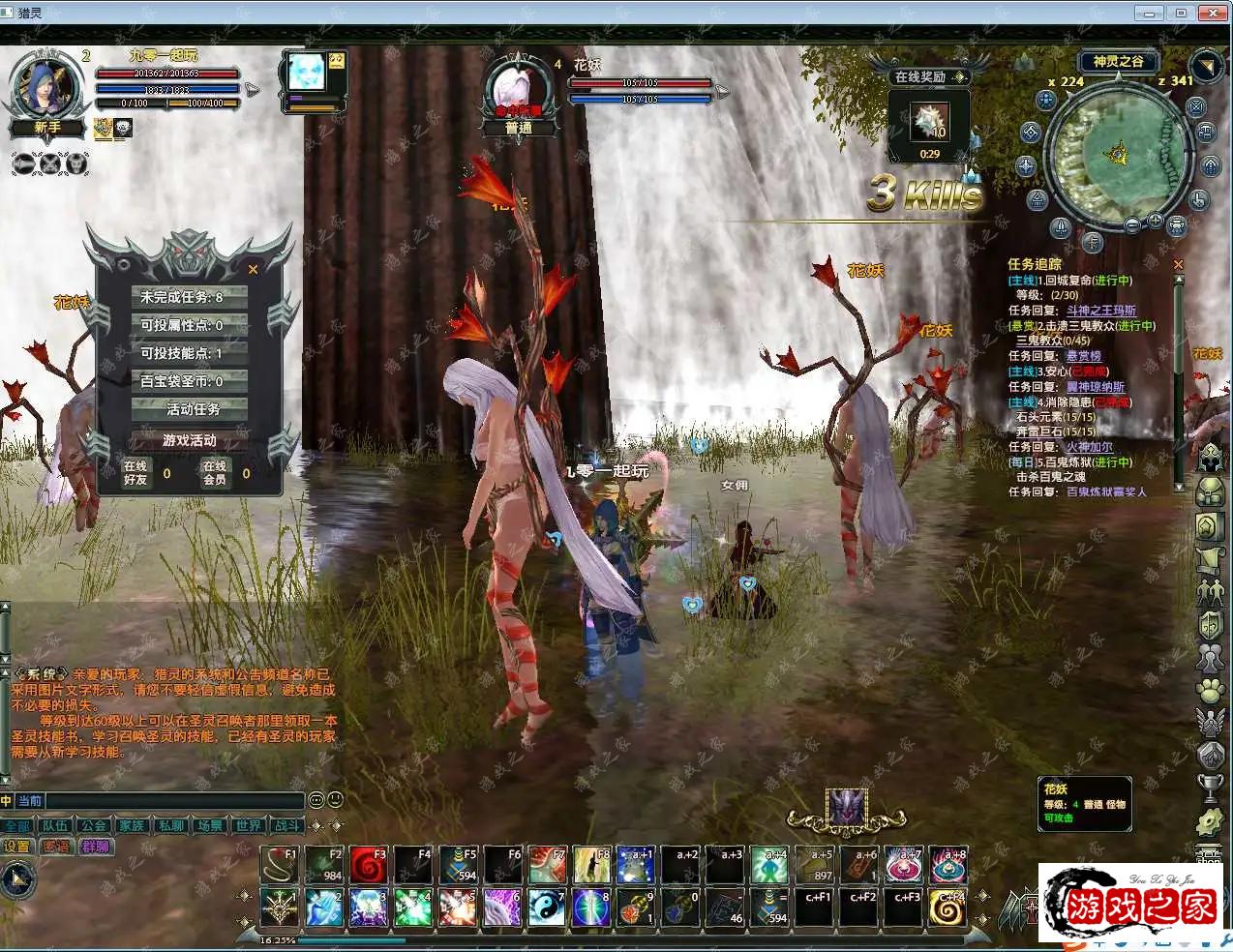Follow the 斗神之王玛斯 quest link
Screen dimensions: 1233x952
click(x=1100, y=311)
